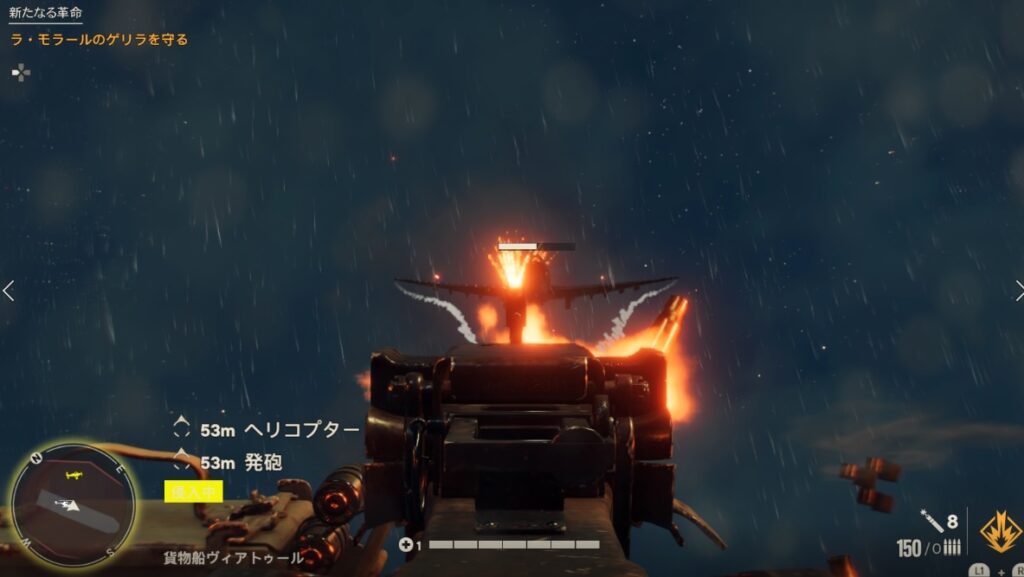Click the yellow status label beside the minimap

tap(193, 490)
